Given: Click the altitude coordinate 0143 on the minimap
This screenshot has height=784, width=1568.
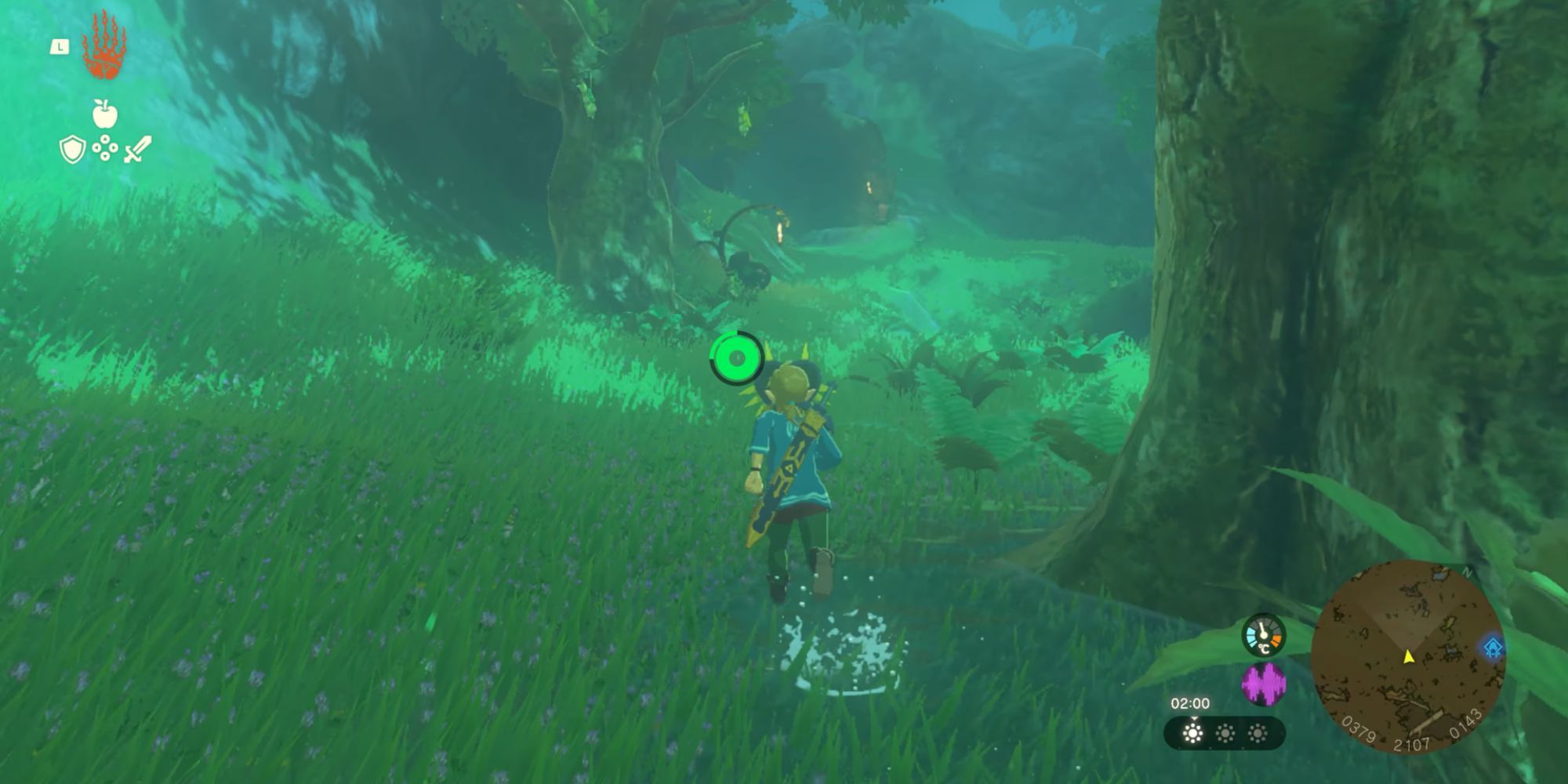Looking at the screenshot, I should 1465,724.
